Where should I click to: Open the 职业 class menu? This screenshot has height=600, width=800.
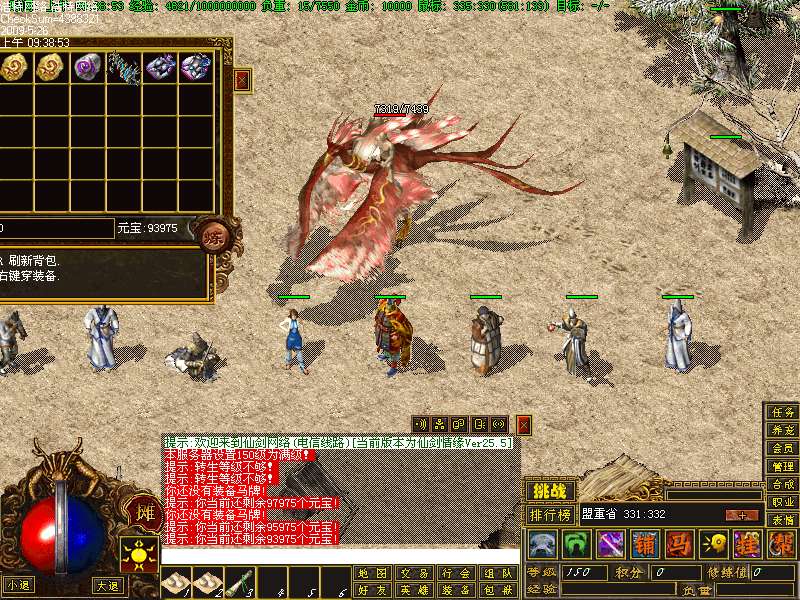(x=783, y=502)
